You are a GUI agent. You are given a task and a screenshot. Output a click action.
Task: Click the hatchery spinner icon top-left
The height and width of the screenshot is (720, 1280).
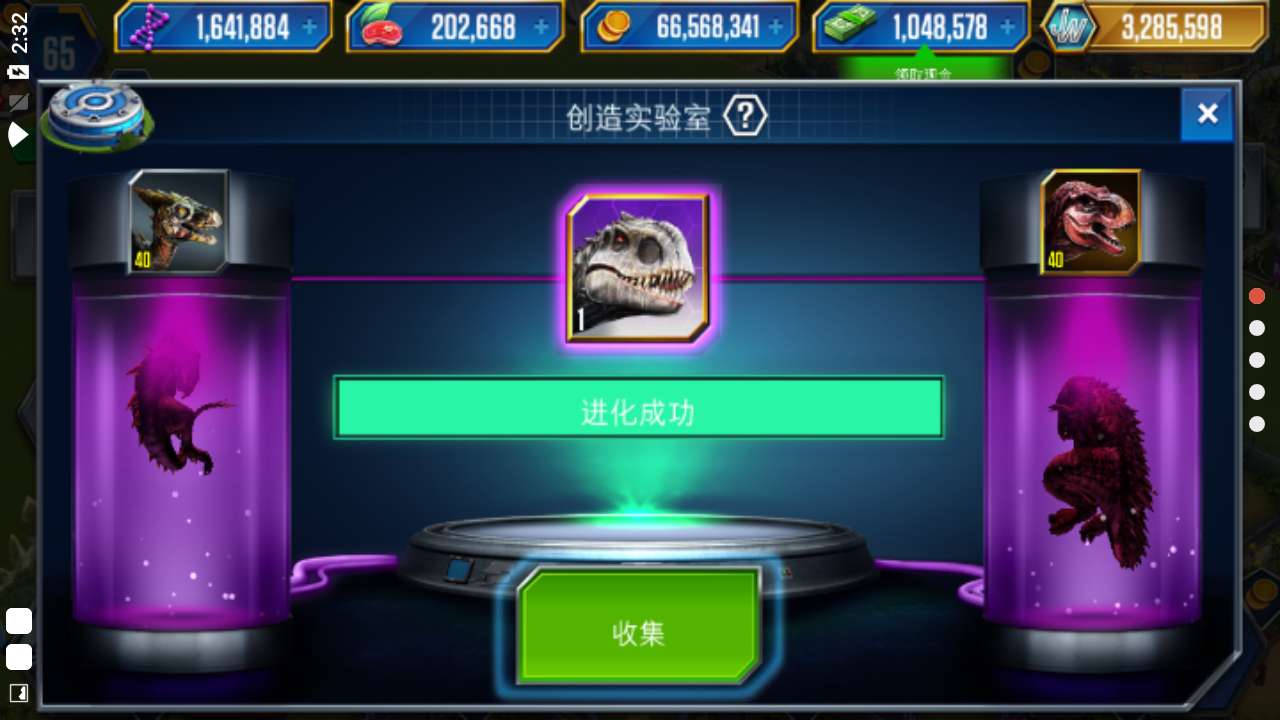point(97,115)
